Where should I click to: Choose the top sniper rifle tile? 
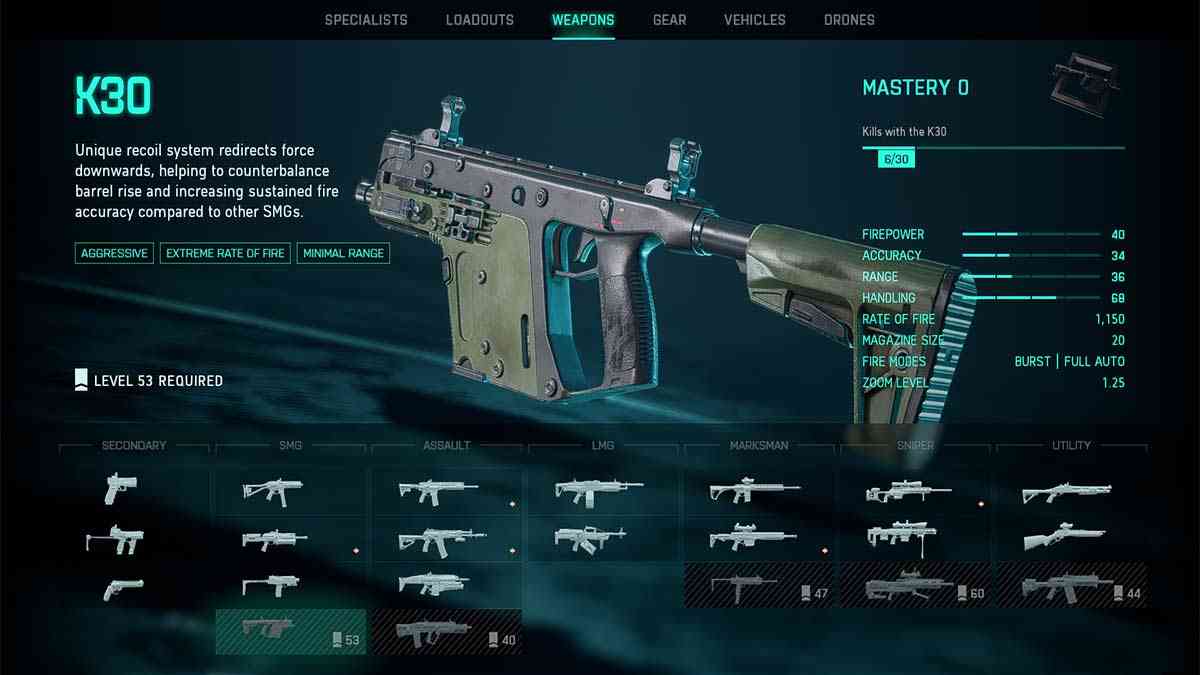909,491
